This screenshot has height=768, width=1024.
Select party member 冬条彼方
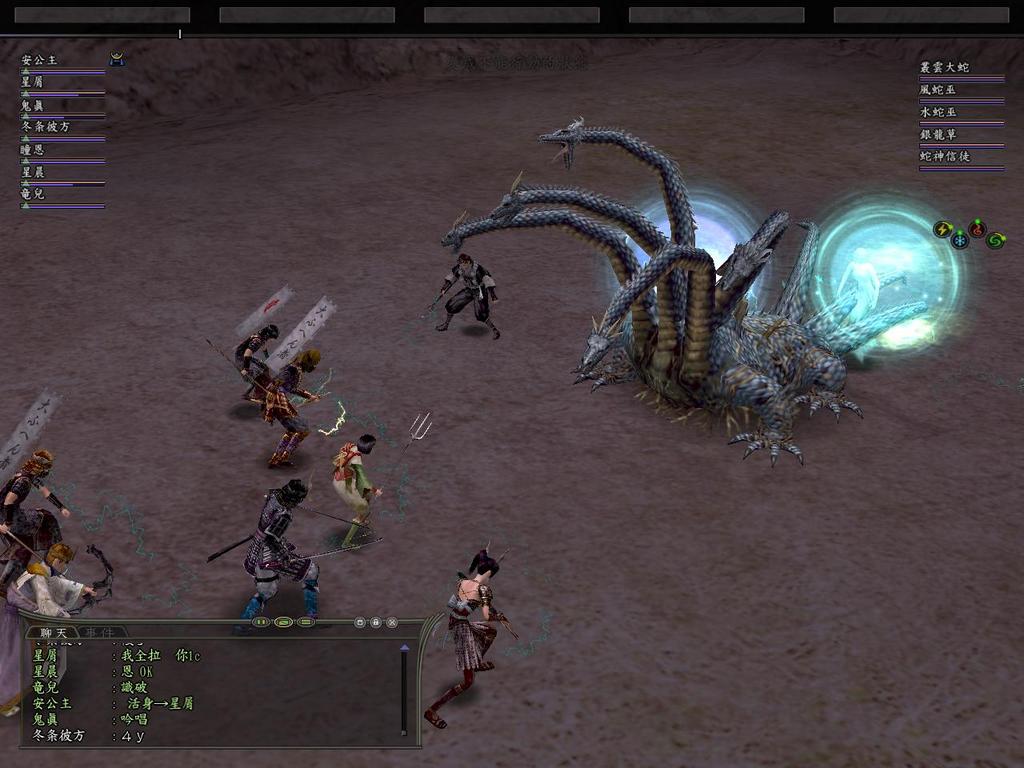point(46,127)
